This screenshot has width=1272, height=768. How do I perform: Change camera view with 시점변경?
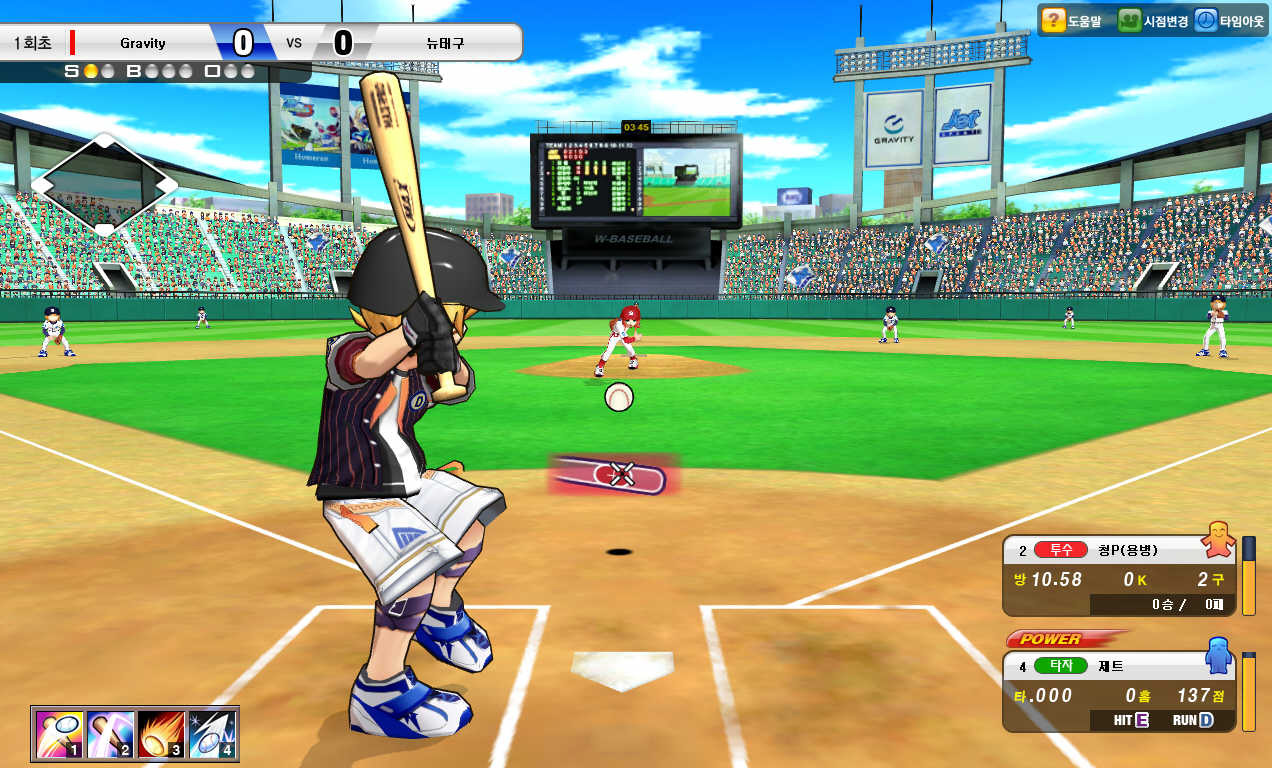(1153, 20)
